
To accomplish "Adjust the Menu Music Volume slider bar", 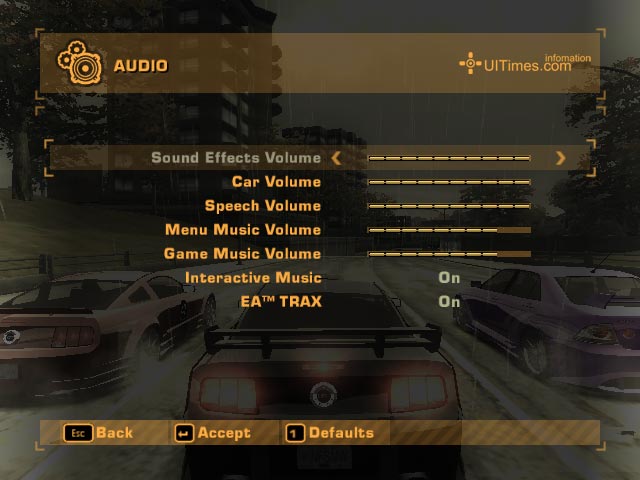I will tap(449, 230).
